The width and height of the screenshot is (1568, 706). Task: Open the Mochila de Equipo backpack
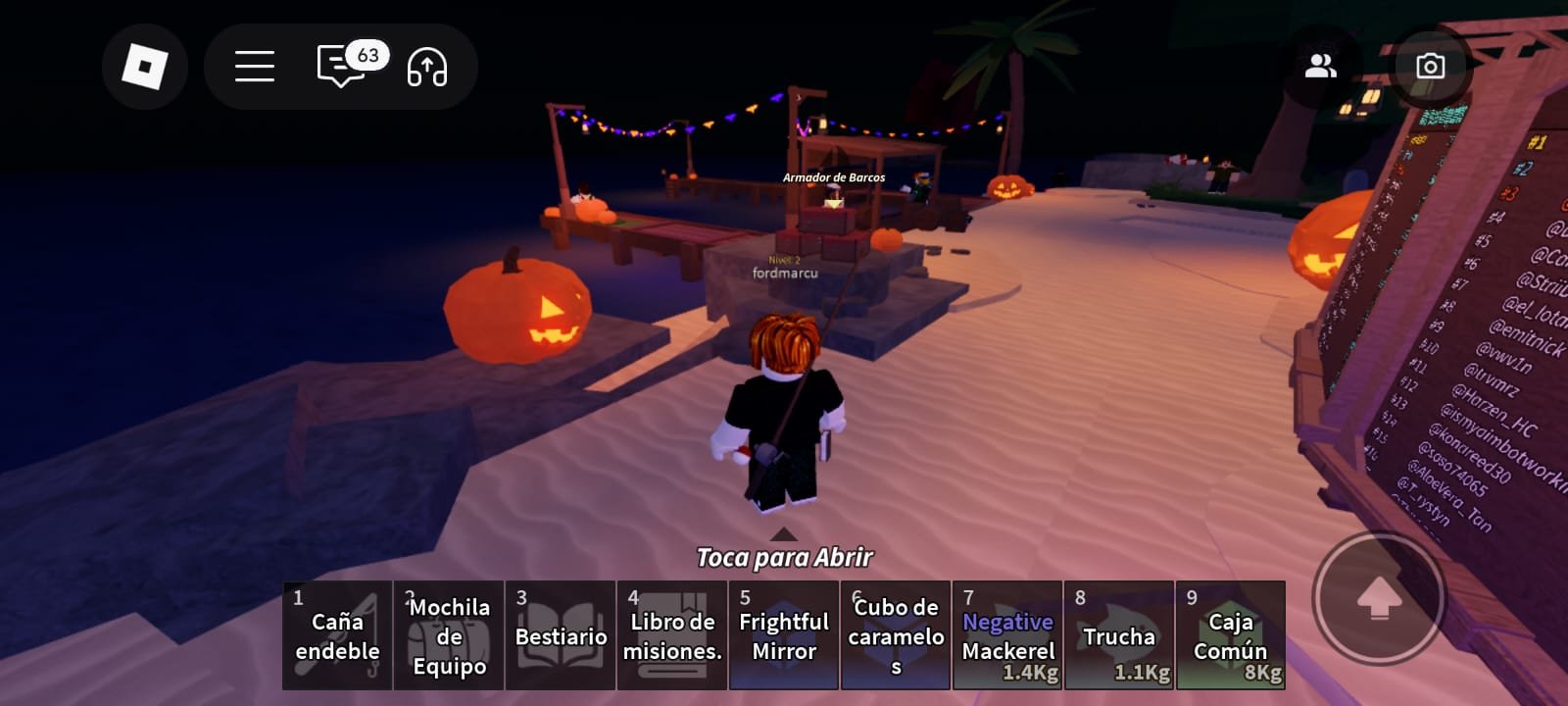[x=449, y=635]
